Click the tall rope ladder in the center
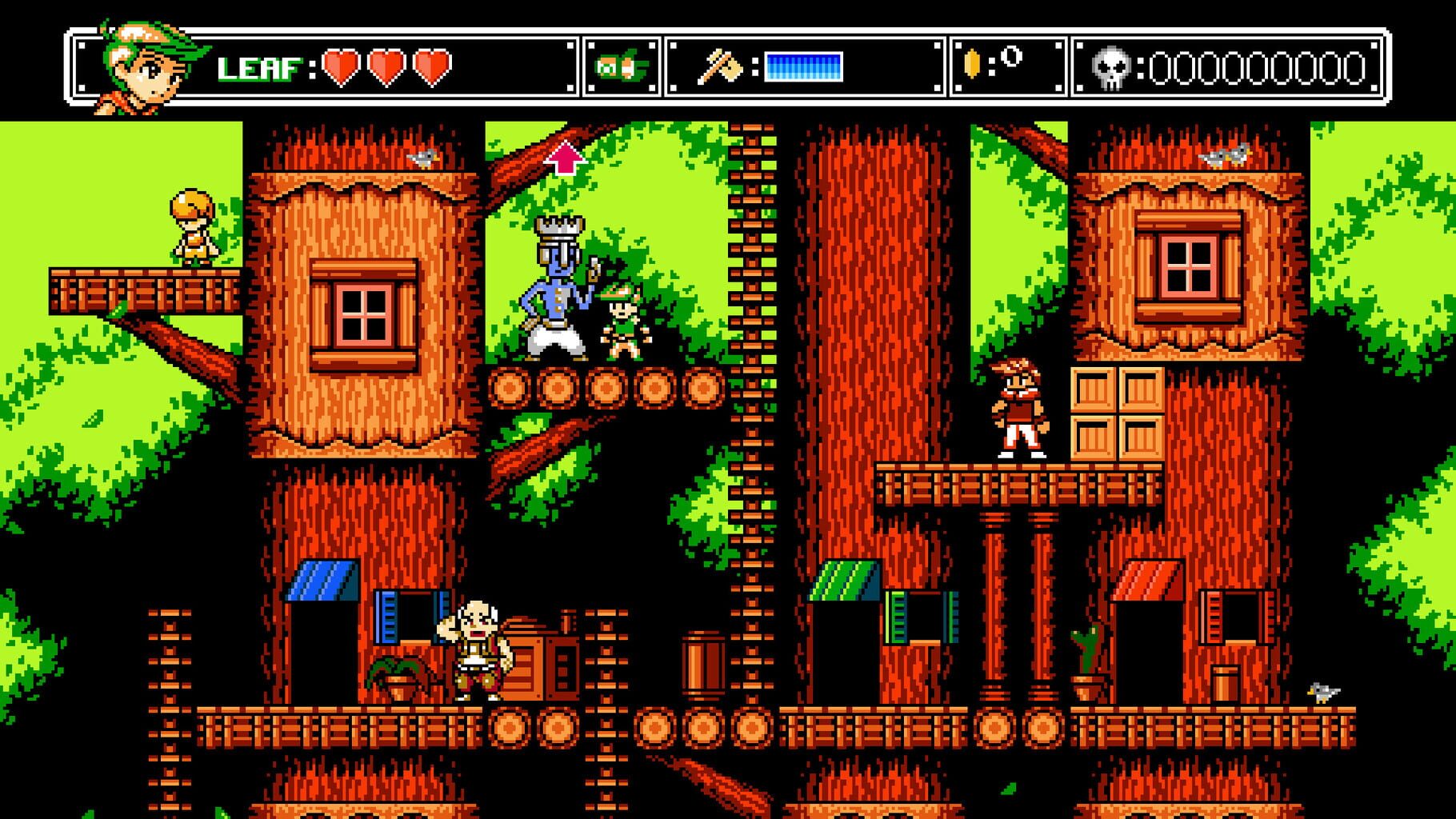Viewport: 1456px width, 819px height. point(750,400)
